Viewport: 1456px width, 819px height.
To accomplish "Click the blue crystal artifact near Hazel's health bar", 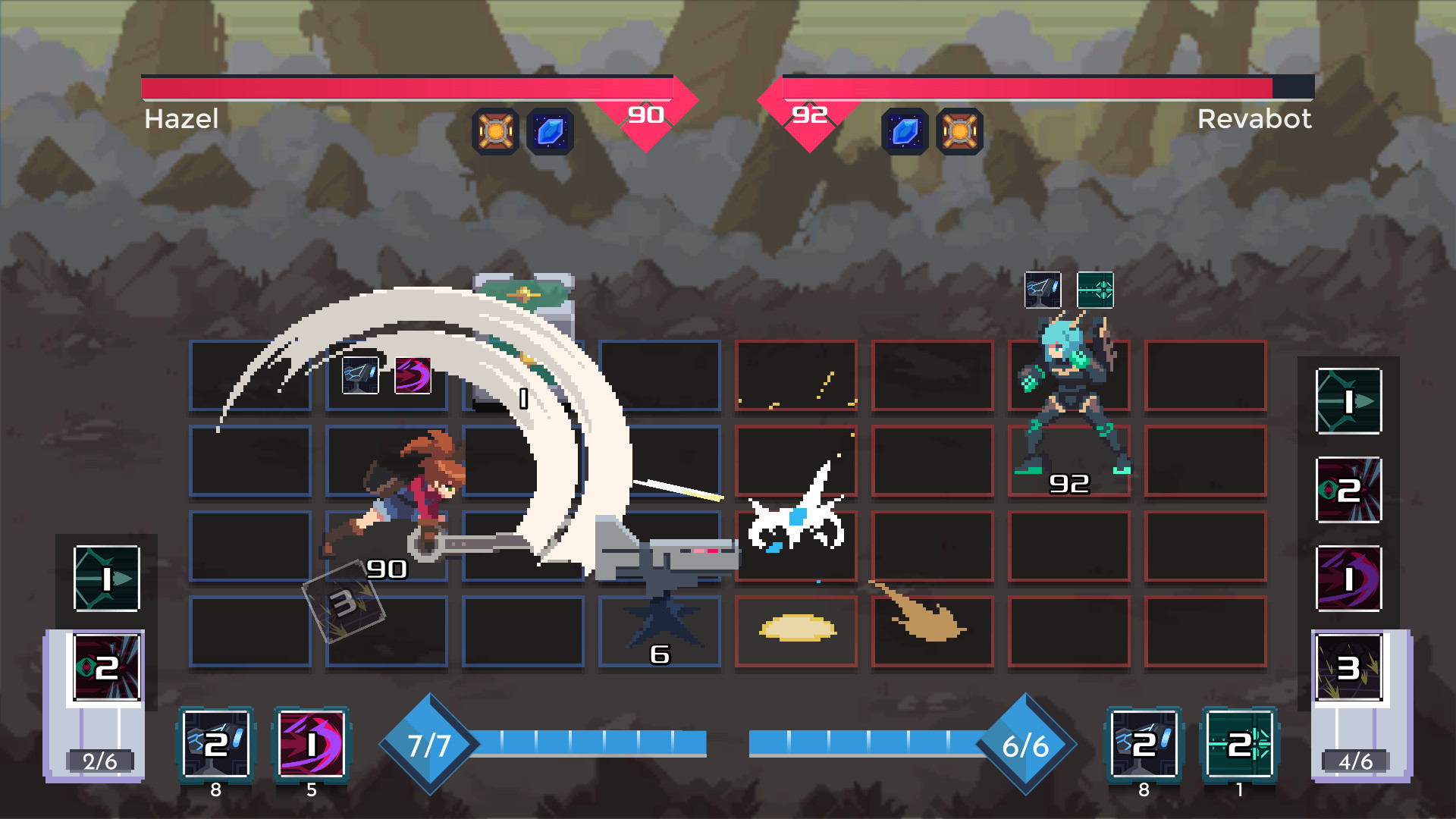I will click(551, 131).
